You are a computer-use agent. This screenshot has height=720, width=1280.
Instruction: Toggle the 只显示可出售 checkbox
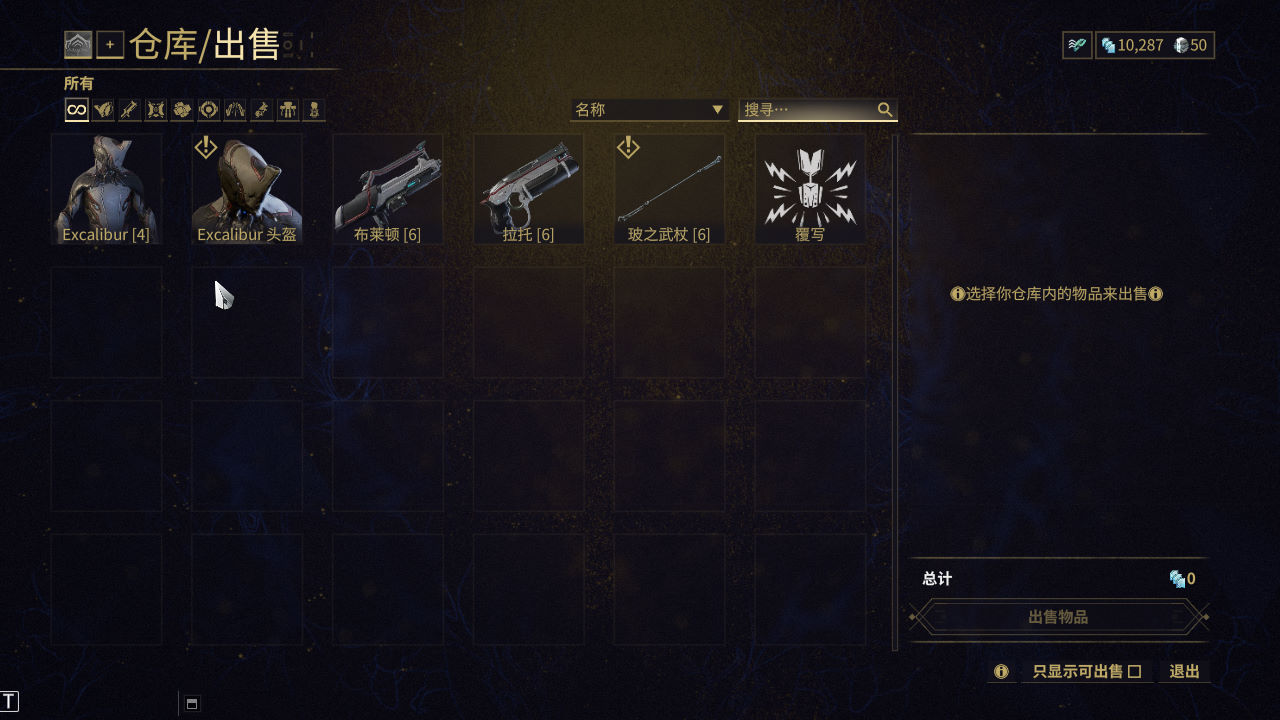point(1134,672)
